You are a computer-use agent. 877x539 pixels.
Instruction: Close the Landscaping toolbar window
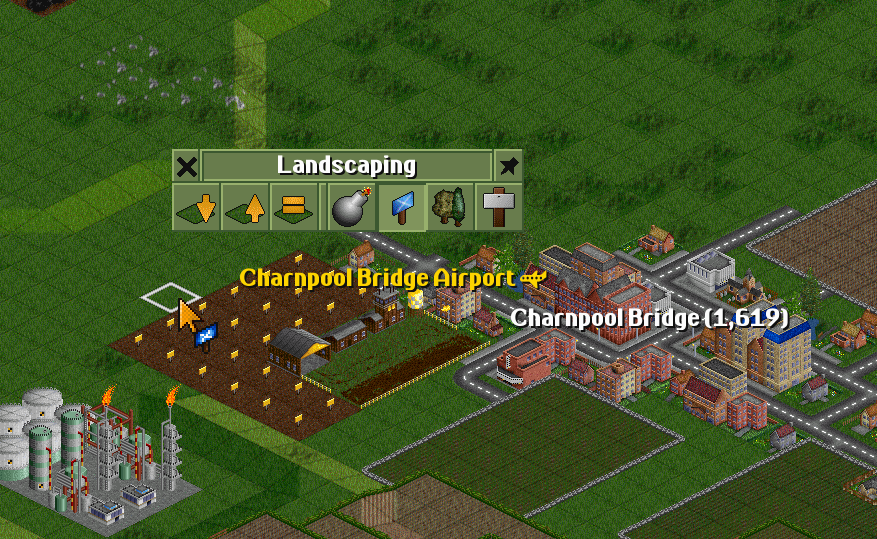[x=186, y=165]
